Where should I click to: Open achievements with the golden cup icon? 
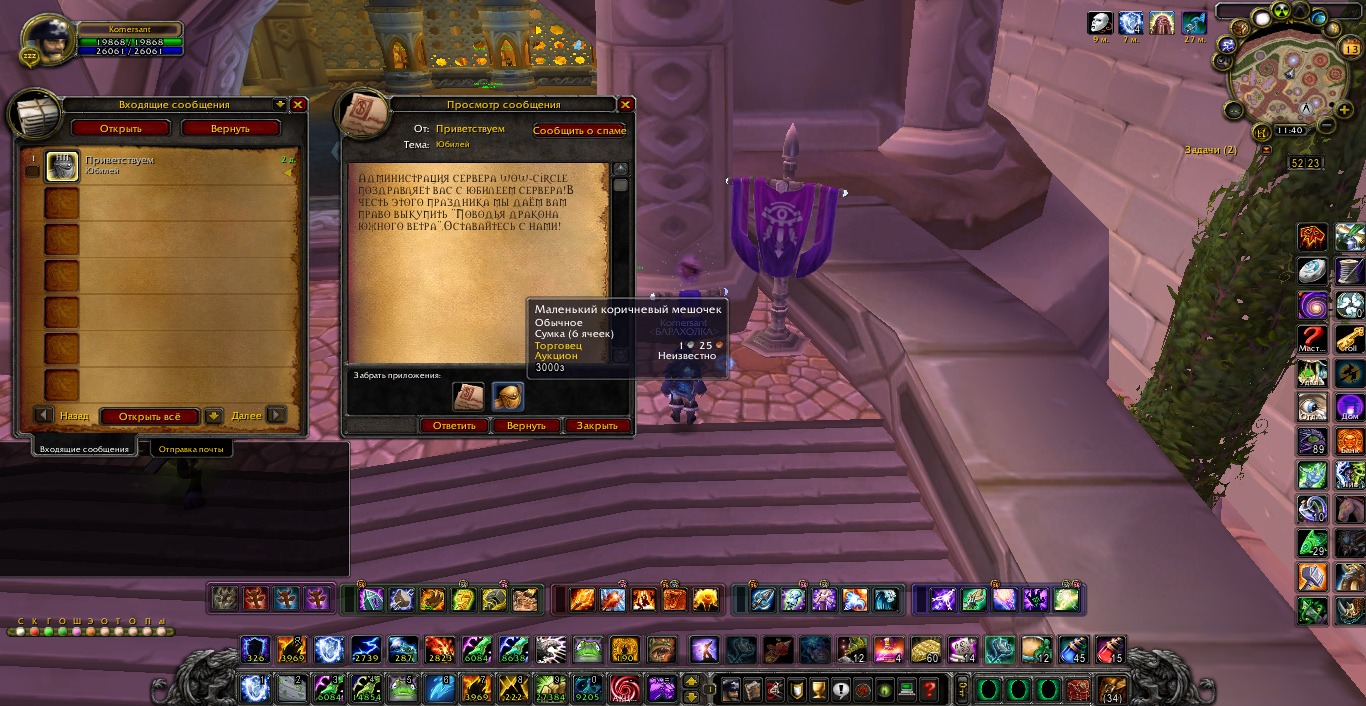[818, 689]
